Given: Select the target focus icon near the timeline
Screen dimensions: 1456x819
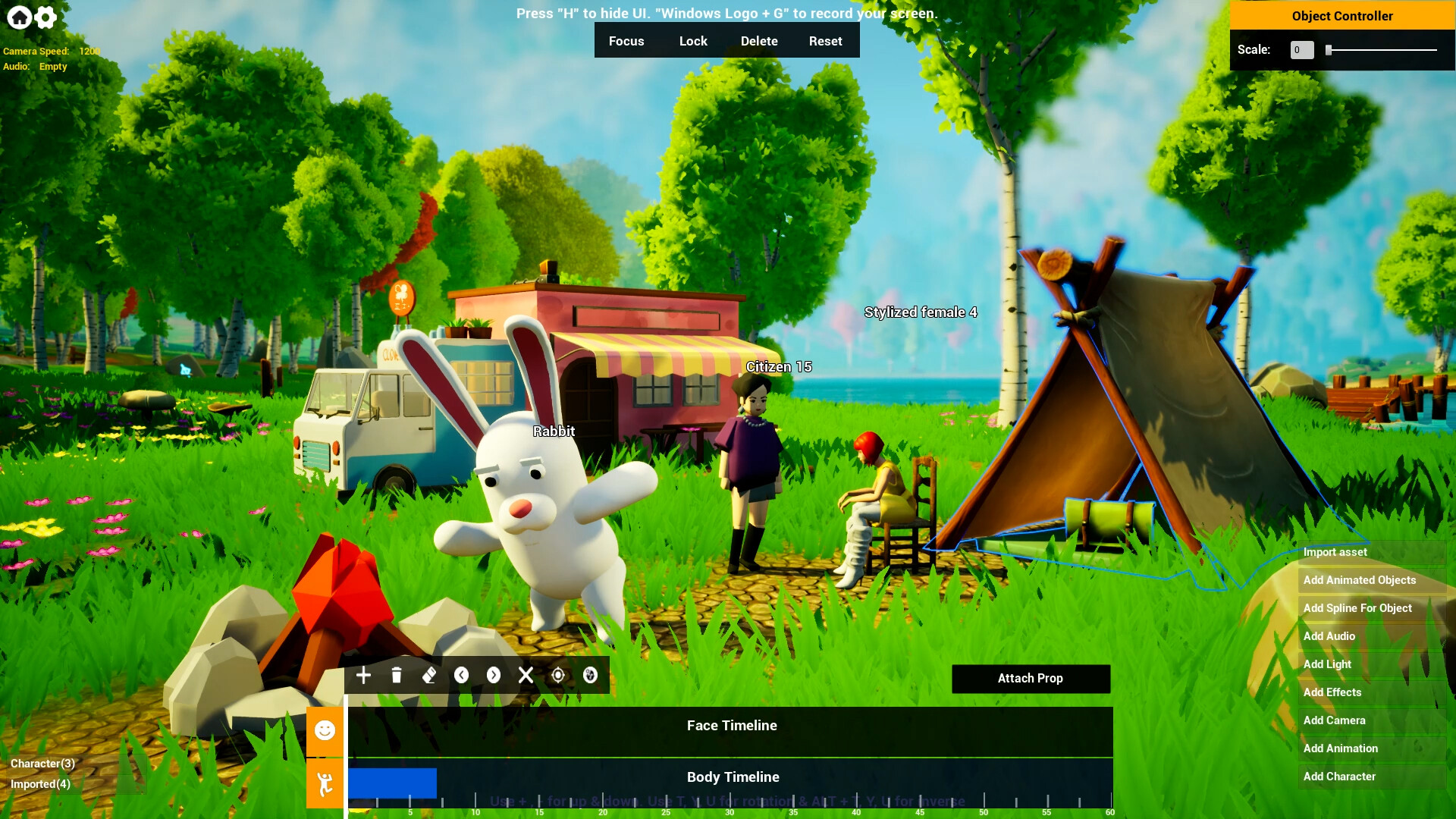Looking at the screenshot, I should click(559, 675).
